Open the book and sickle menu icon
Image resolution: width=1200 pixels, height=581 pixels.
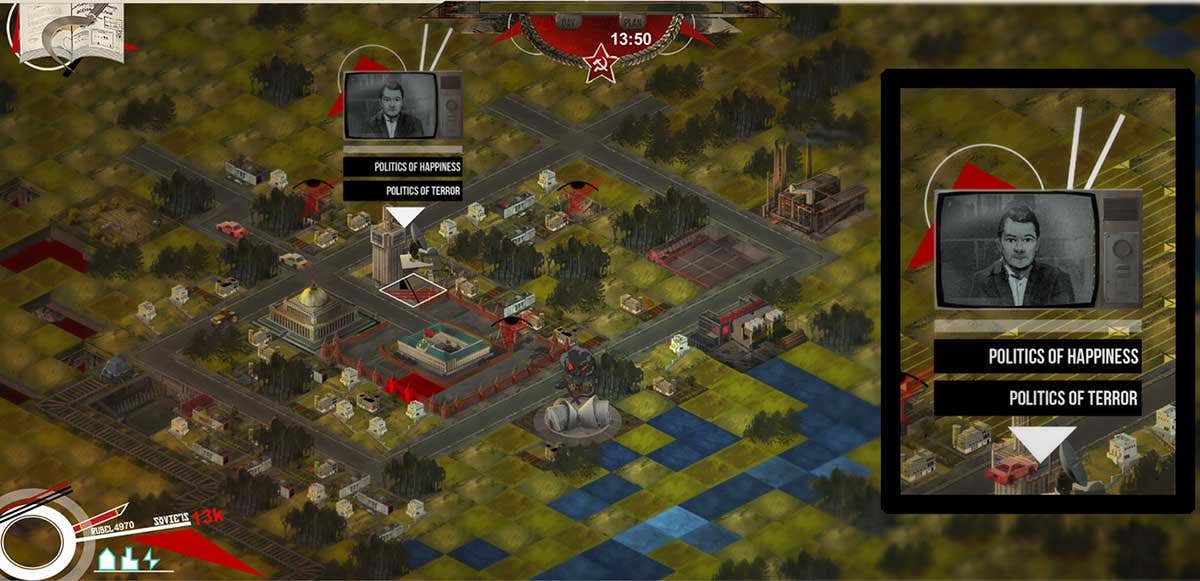[70, 33]
